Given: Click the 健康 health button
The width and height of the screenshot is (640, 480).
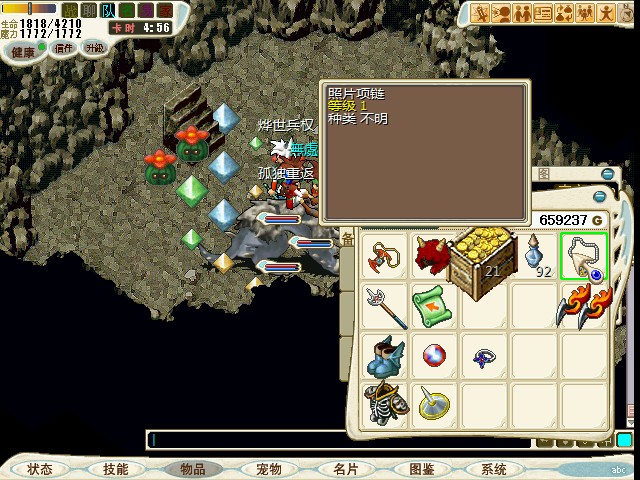Looking at the screenshot, I should (23, 50).
